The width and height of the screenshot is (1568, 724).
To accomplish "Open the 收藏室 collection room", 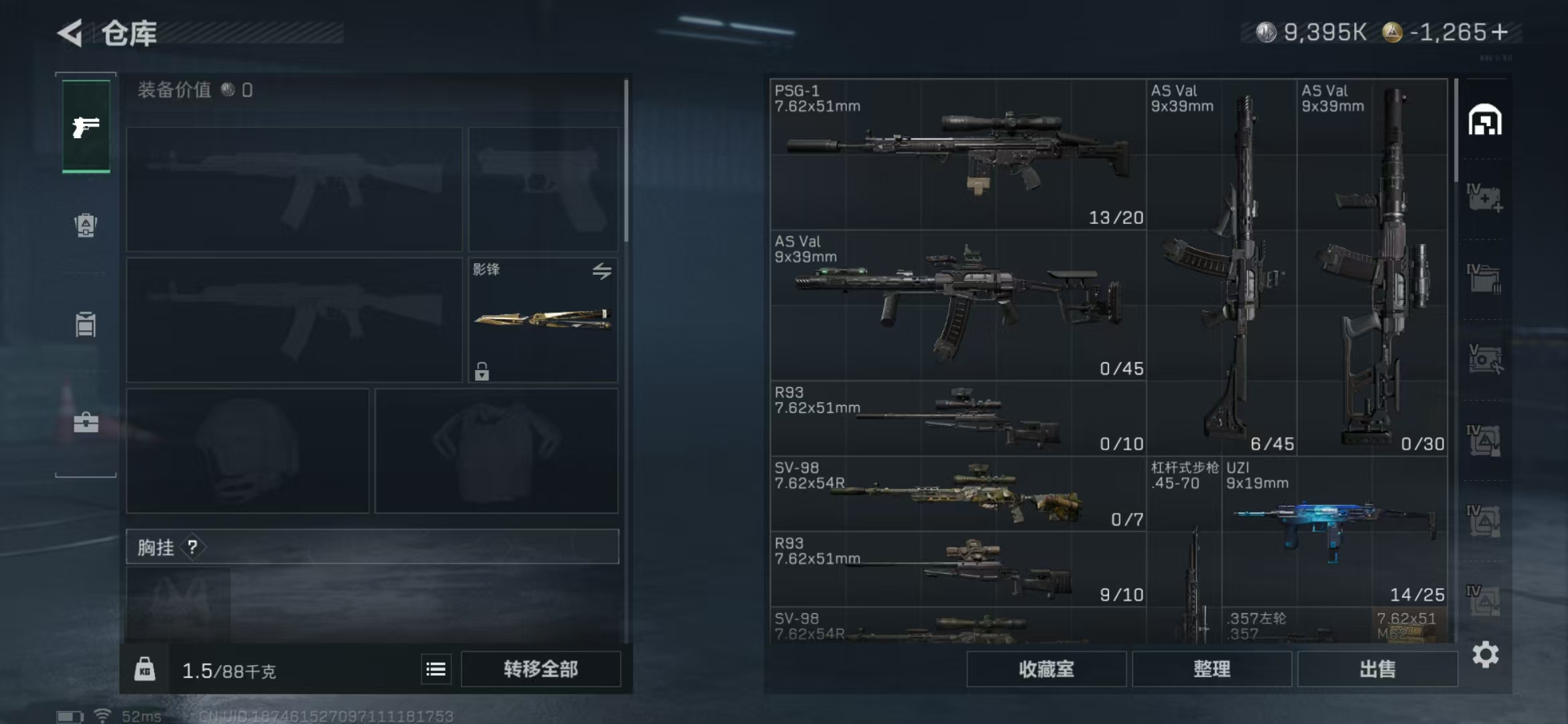I will (1046, 669).
